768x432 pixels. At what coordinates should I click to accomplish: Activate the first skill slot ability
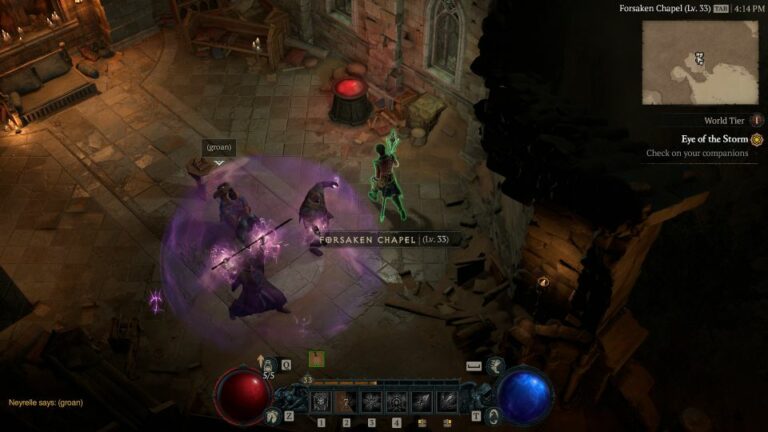click(321, 402)
